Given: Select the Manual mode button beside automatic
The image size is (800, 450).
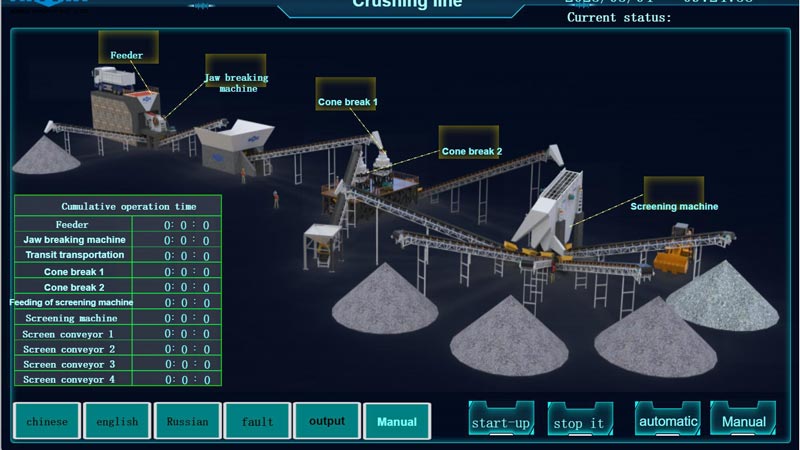Looking at the screenshot, I should tap(743, 419).
